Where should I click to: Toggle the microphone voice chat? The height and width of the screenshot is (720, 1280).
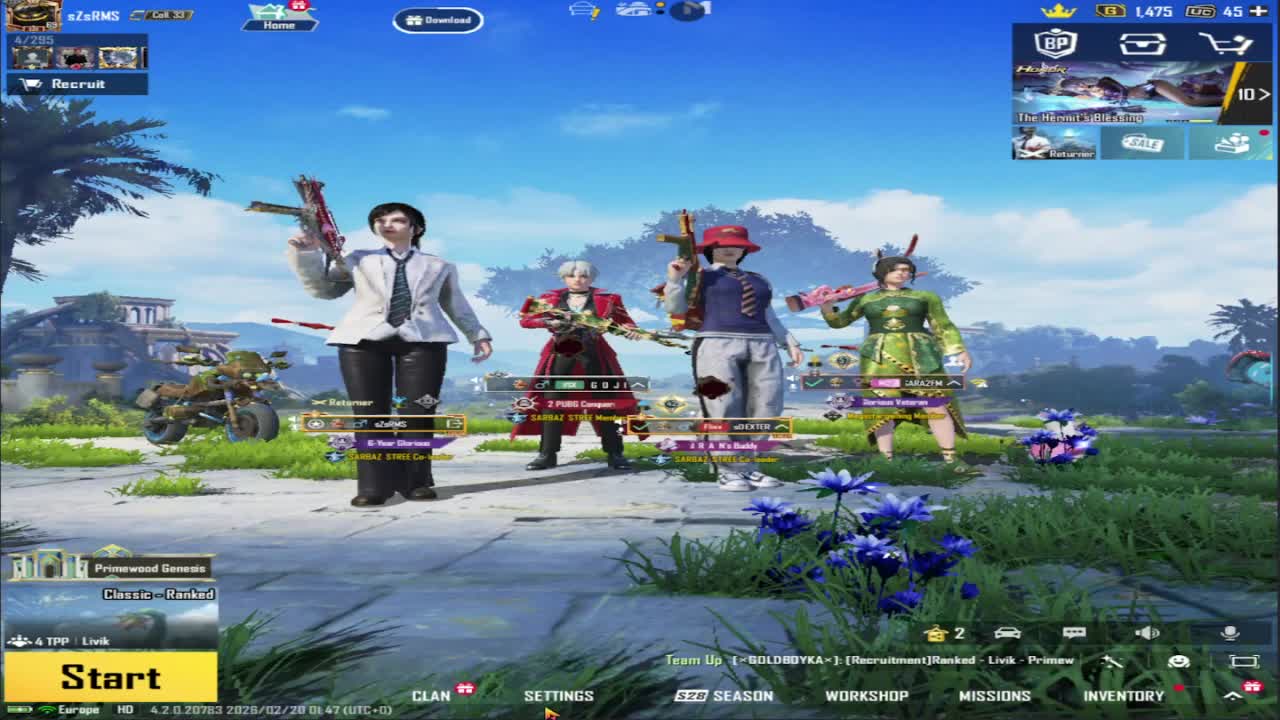(1230, 633)
